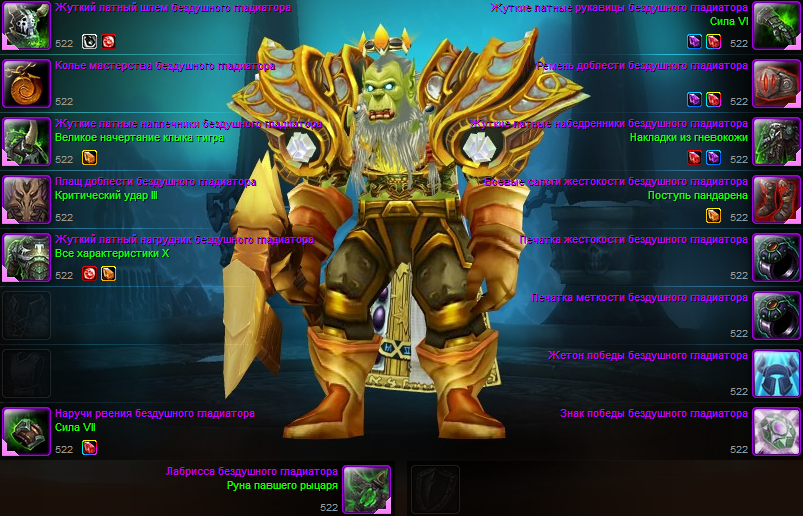Choose the war boots slot icon
This screenshot has width=803, height=516.
776,200
